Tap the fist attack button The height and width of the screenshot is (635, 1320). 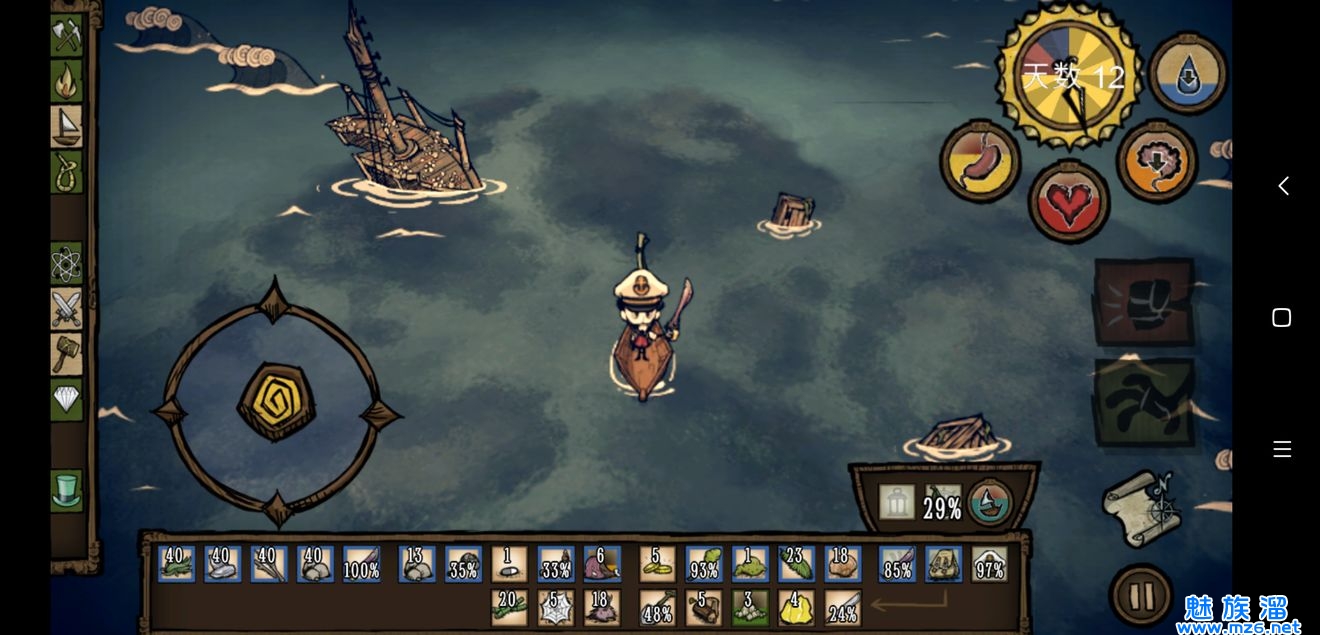[x=1145, y=303]
